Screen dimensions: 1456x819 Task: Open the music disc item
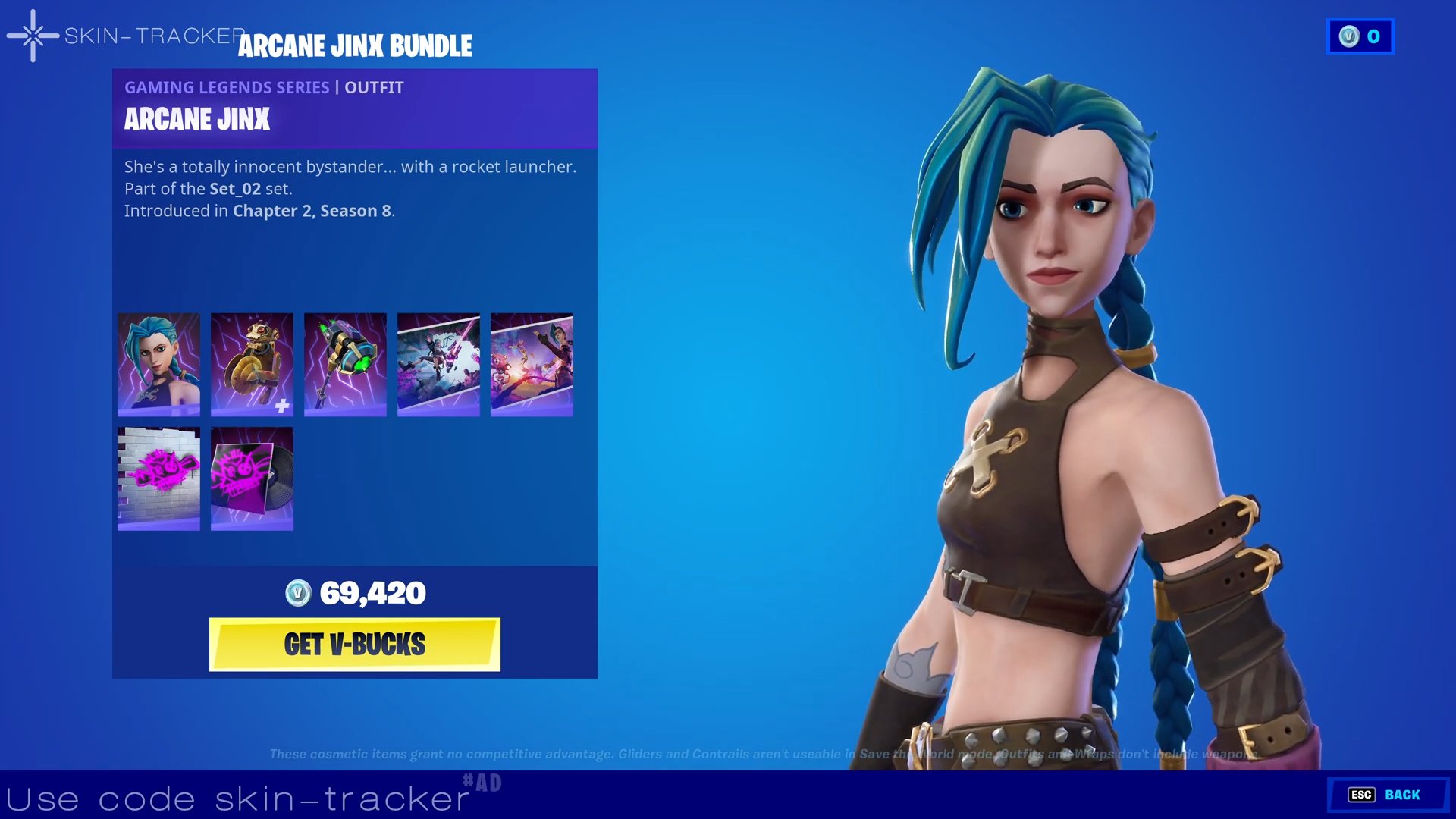coord(252,478)
